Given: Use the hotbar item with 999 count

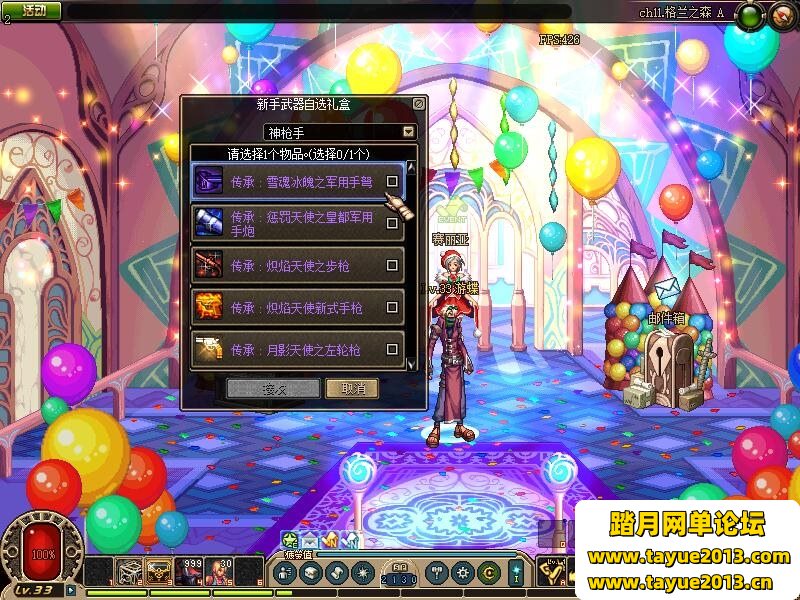Looking at the screenshot, I should [188, 571].
